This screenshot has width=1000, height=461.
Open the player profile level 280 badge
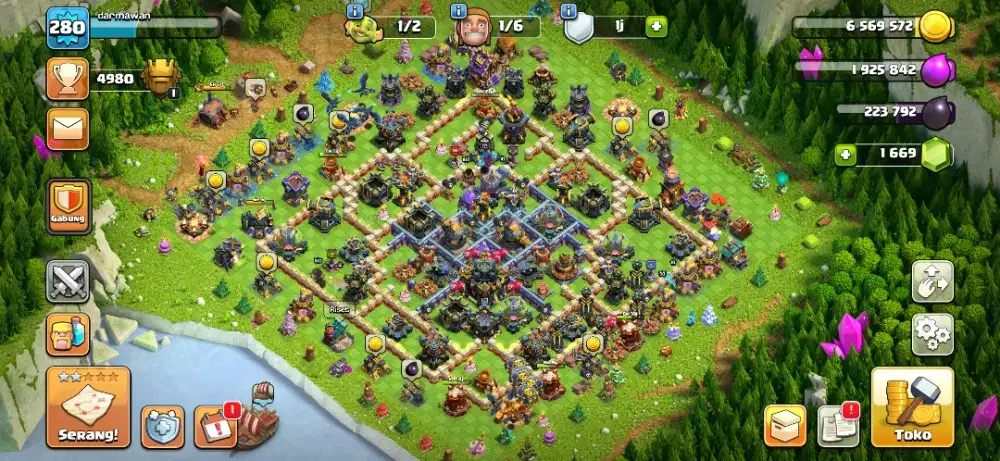tap(68, 27)
